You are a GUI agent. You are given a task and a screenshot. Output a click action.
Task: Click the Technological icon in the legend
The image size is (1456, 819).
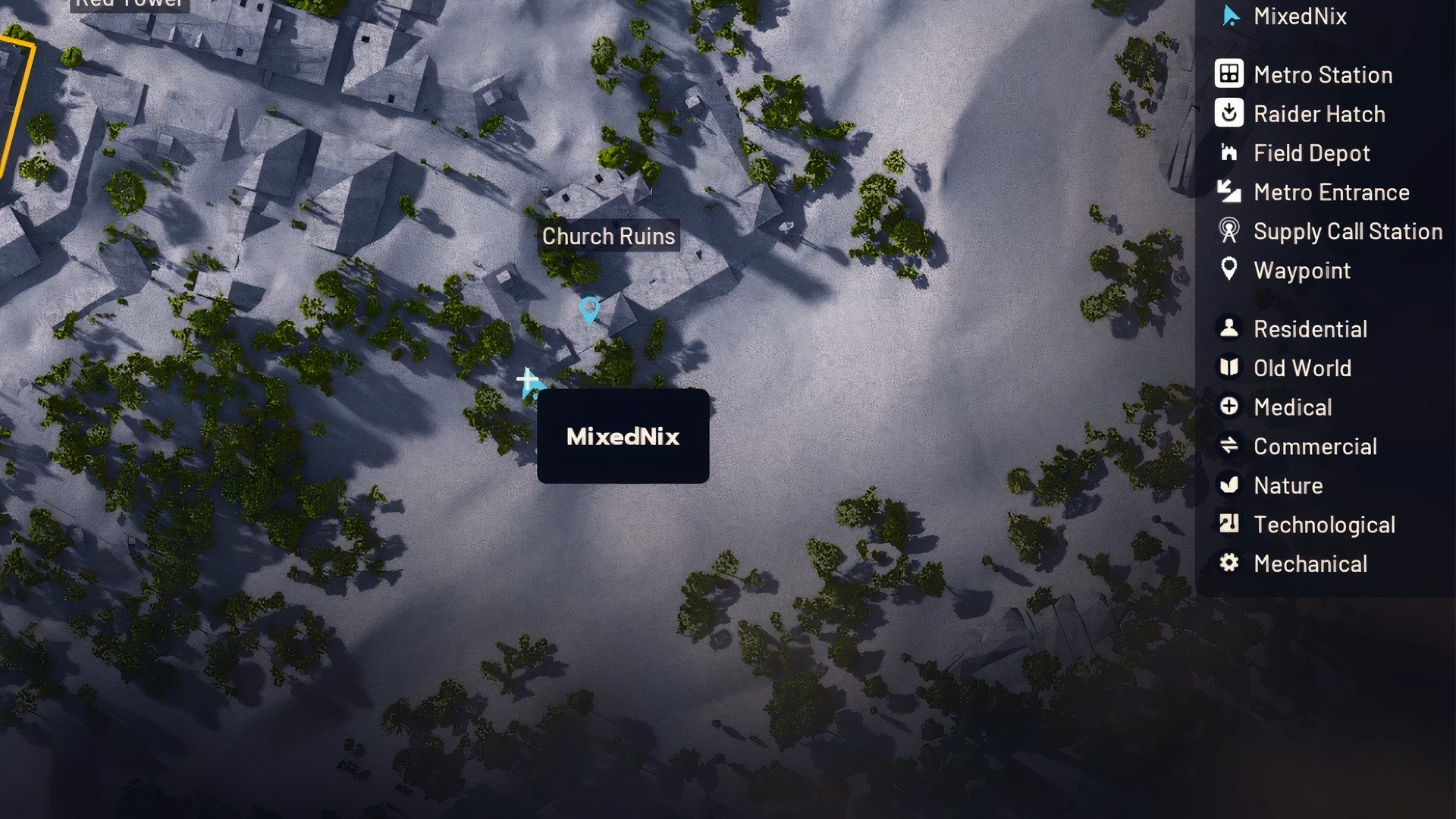click(1228, 524)
